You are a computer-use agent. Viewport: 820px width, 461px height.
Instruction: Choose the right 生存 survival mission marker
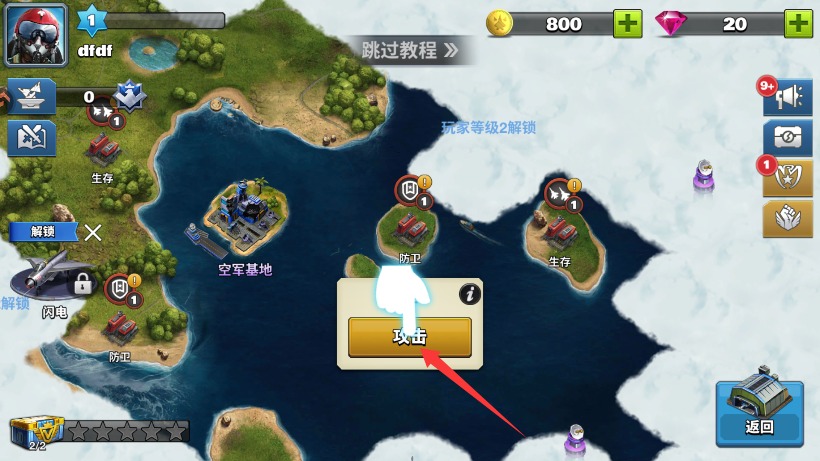560,225
